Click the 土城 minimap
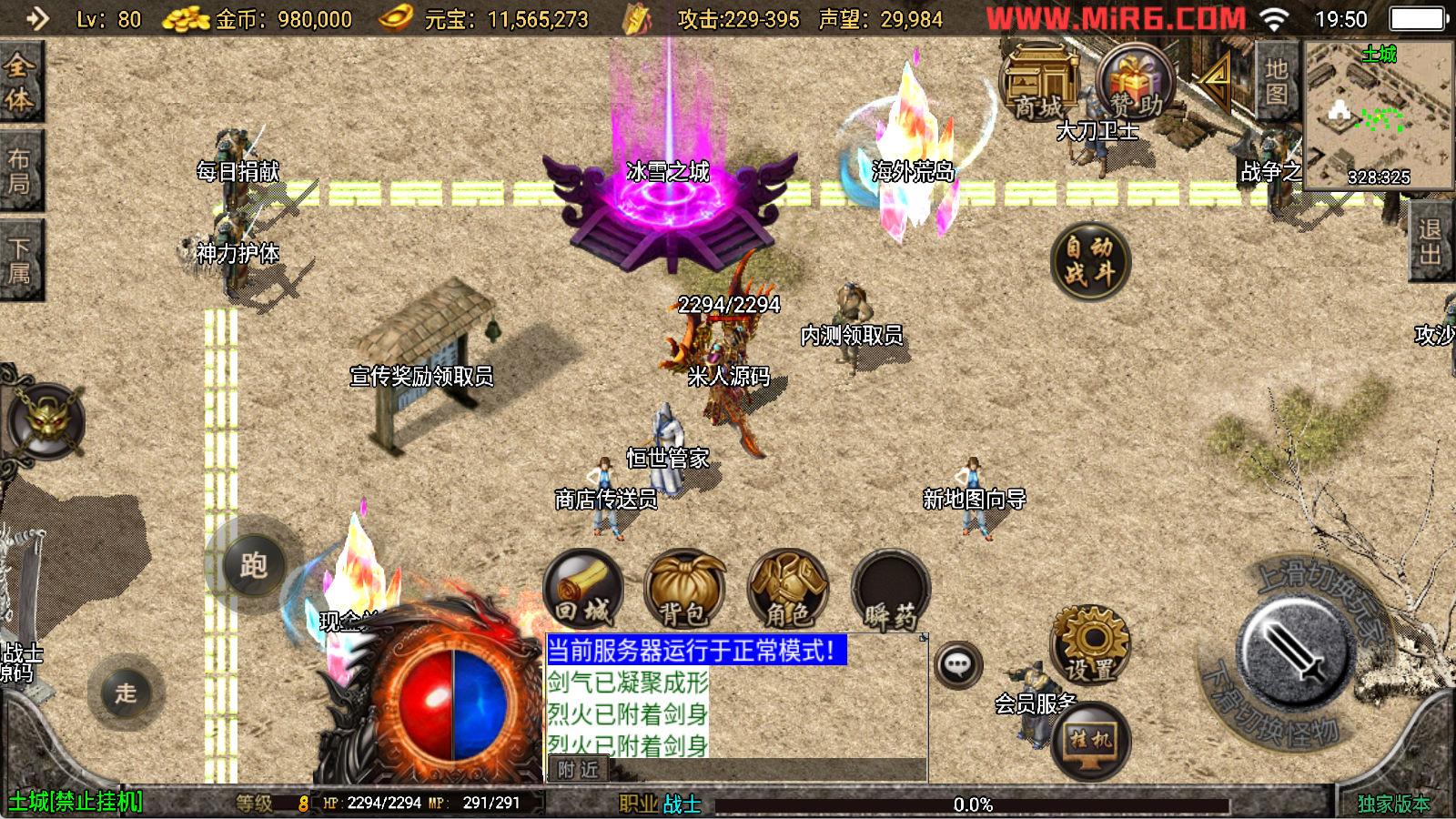The image size is (1456, 819). pos(1378,114)
